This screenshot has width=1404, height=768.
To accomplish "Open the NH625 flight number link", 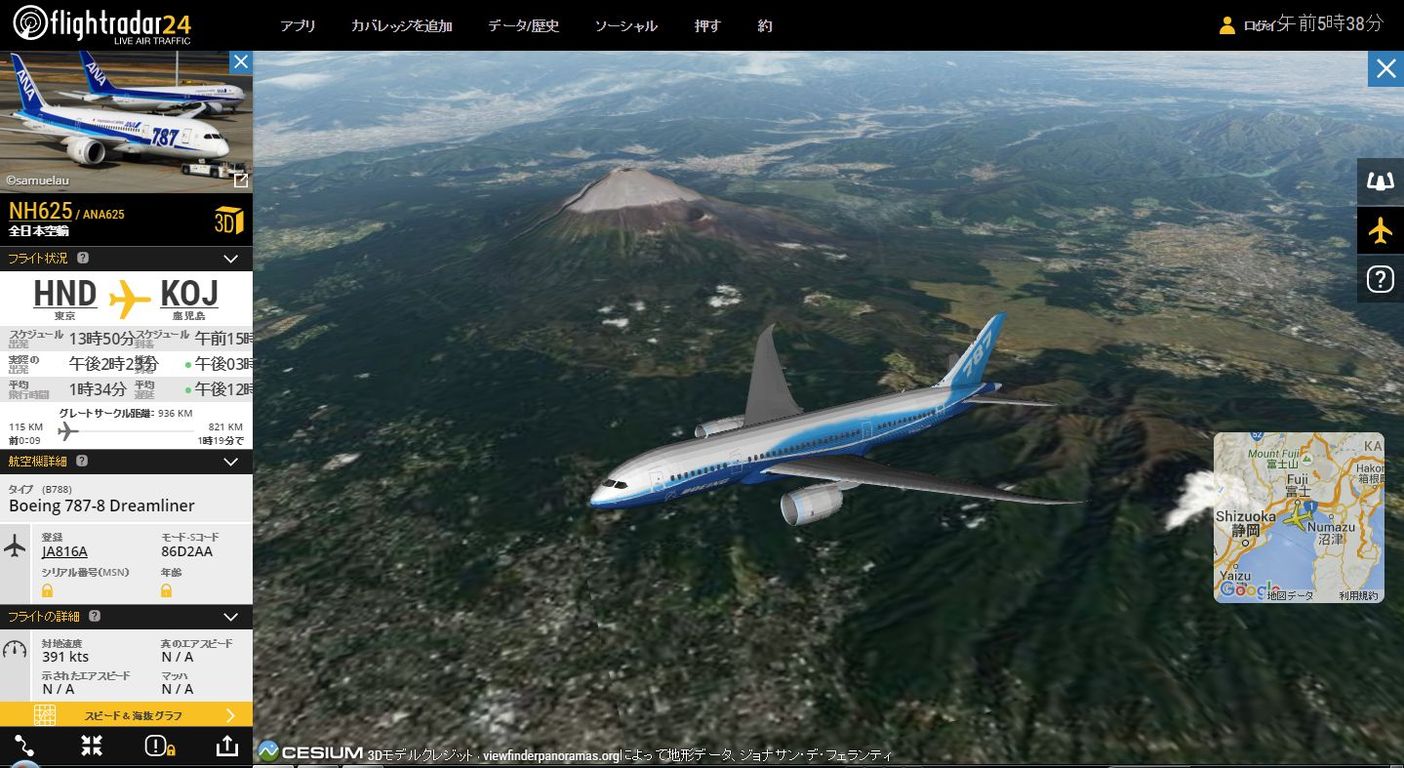I will tap(38, 211).
